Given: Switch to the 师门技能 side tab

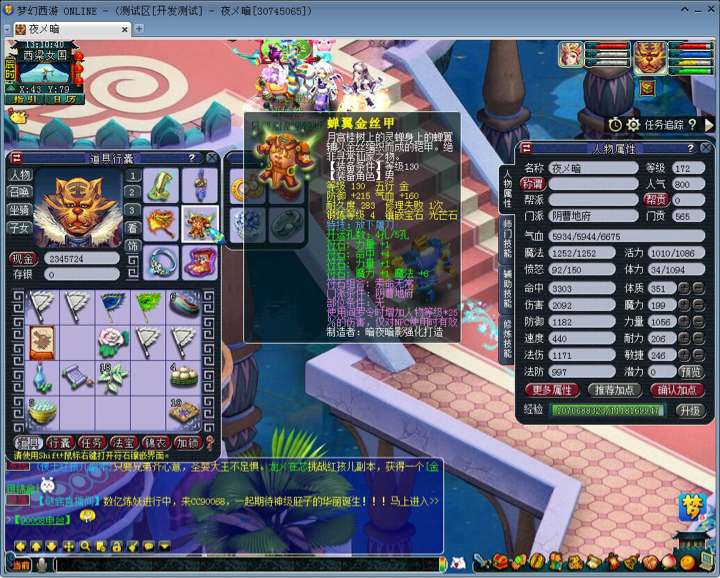Looking at the screenshot, I should pos(507,237).
